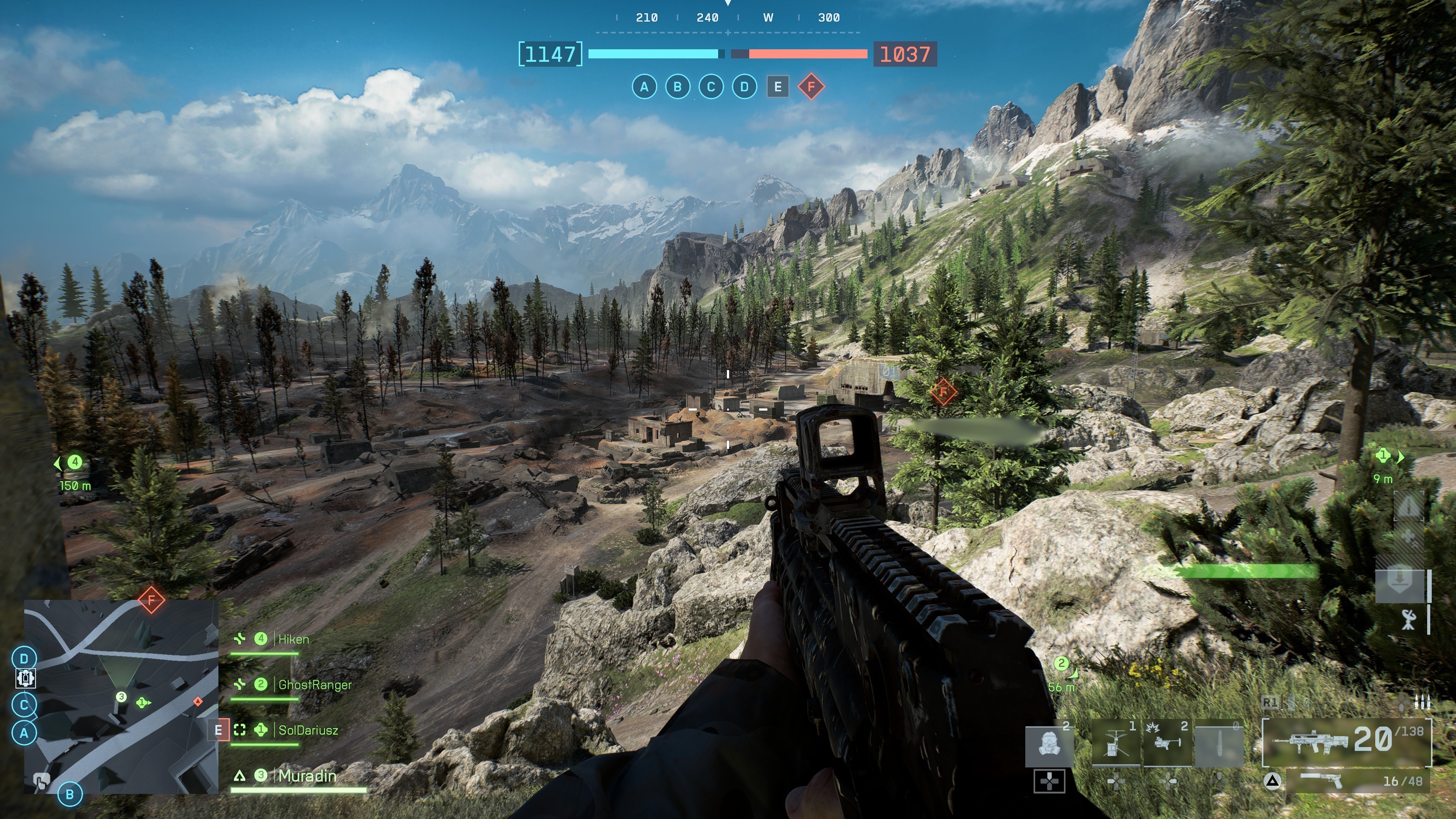
Task: Choose GhostRanger from the squad list
Action: click(314, 685)
